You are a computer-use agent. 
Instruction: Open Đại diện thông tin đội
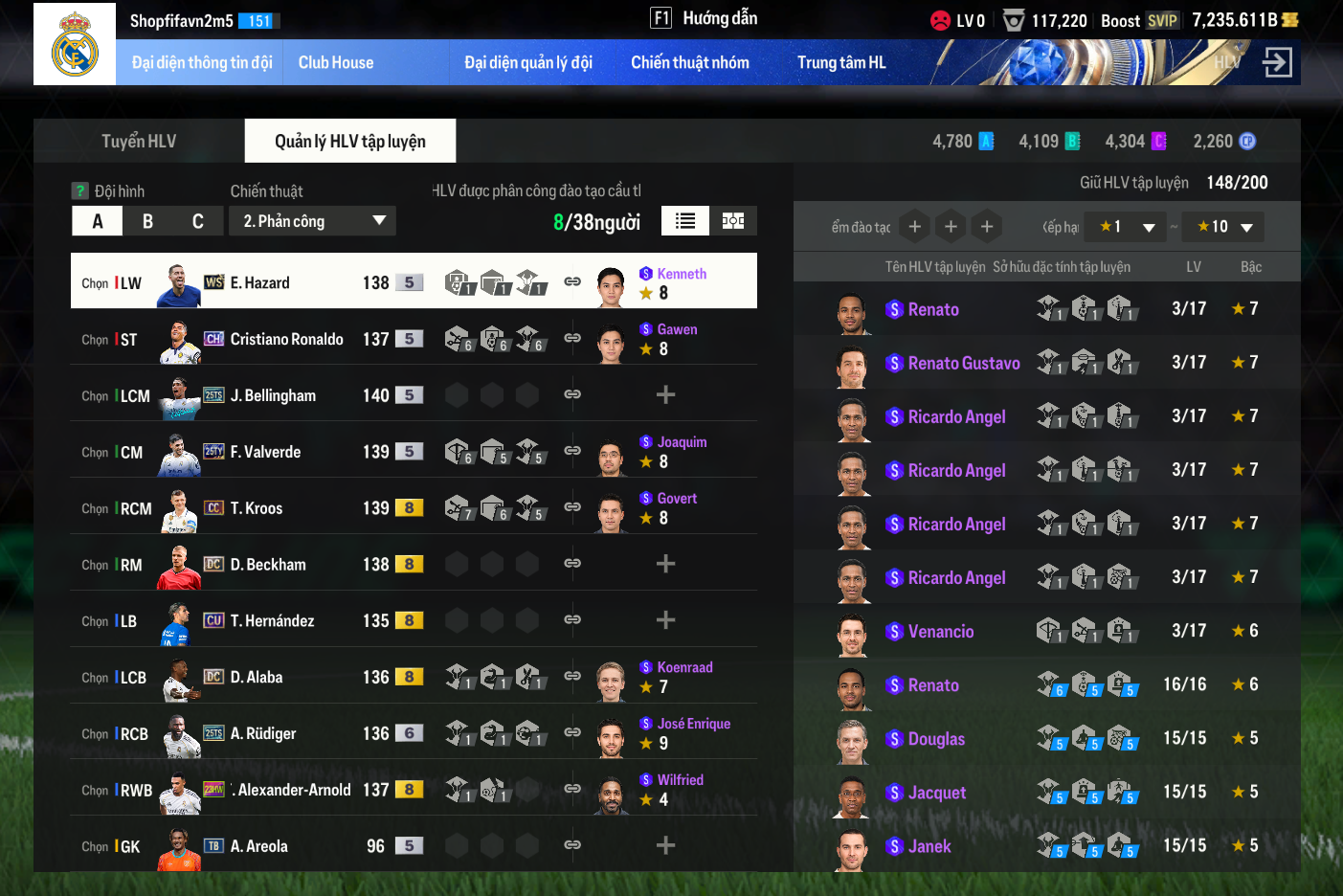pos(202,63)
